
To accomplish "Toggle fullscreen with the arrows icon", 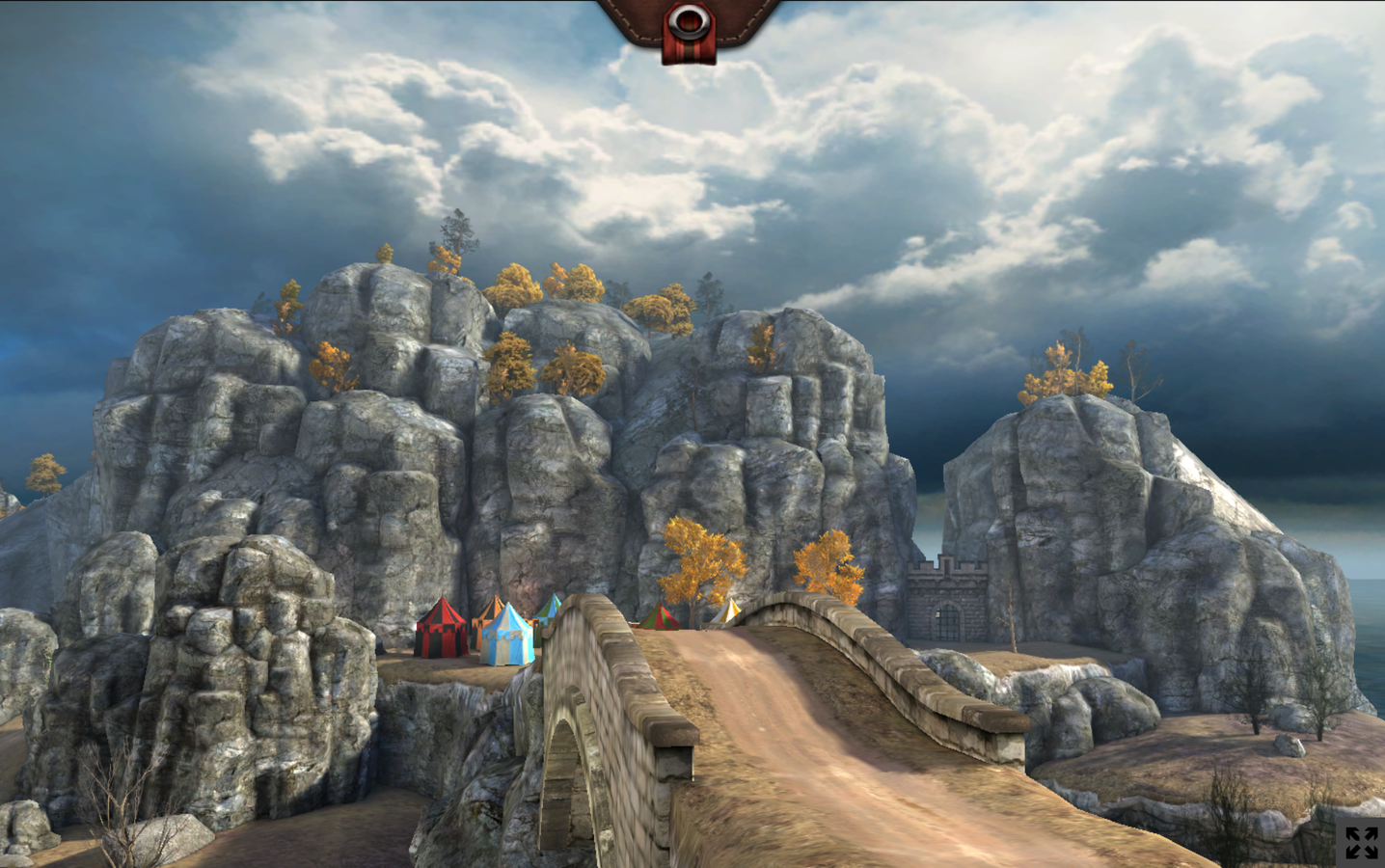I will pos(1361,842).
